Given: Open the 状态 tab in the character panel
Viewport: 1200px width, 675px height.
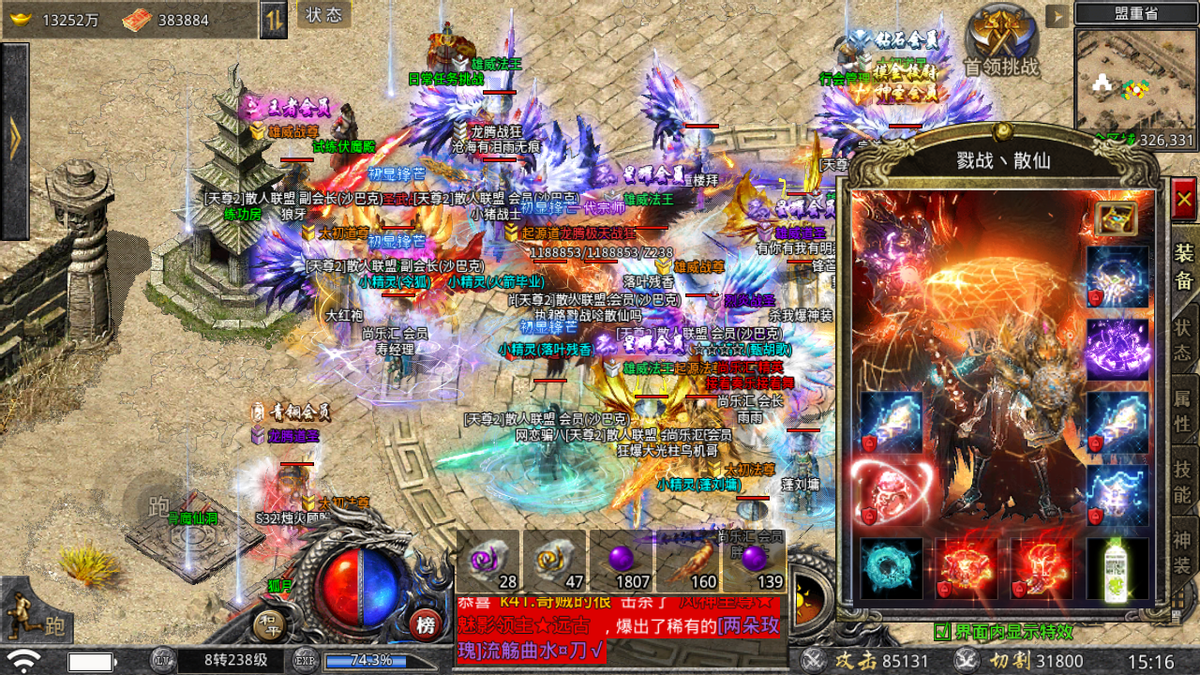Looking at the screenshot, I should (x=1184, y=341).
